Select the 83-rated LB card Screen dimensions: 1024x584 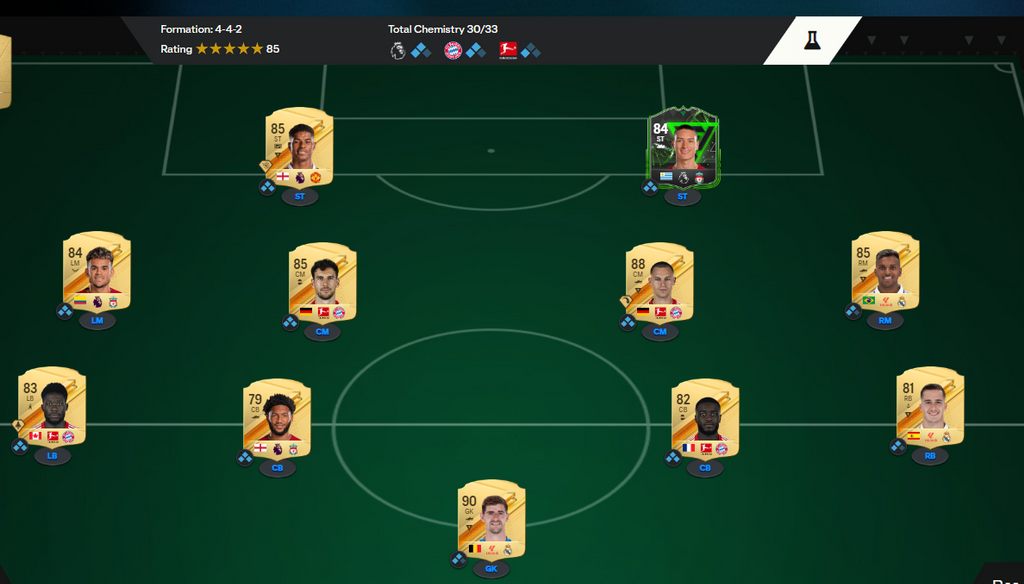pos(52,407)
